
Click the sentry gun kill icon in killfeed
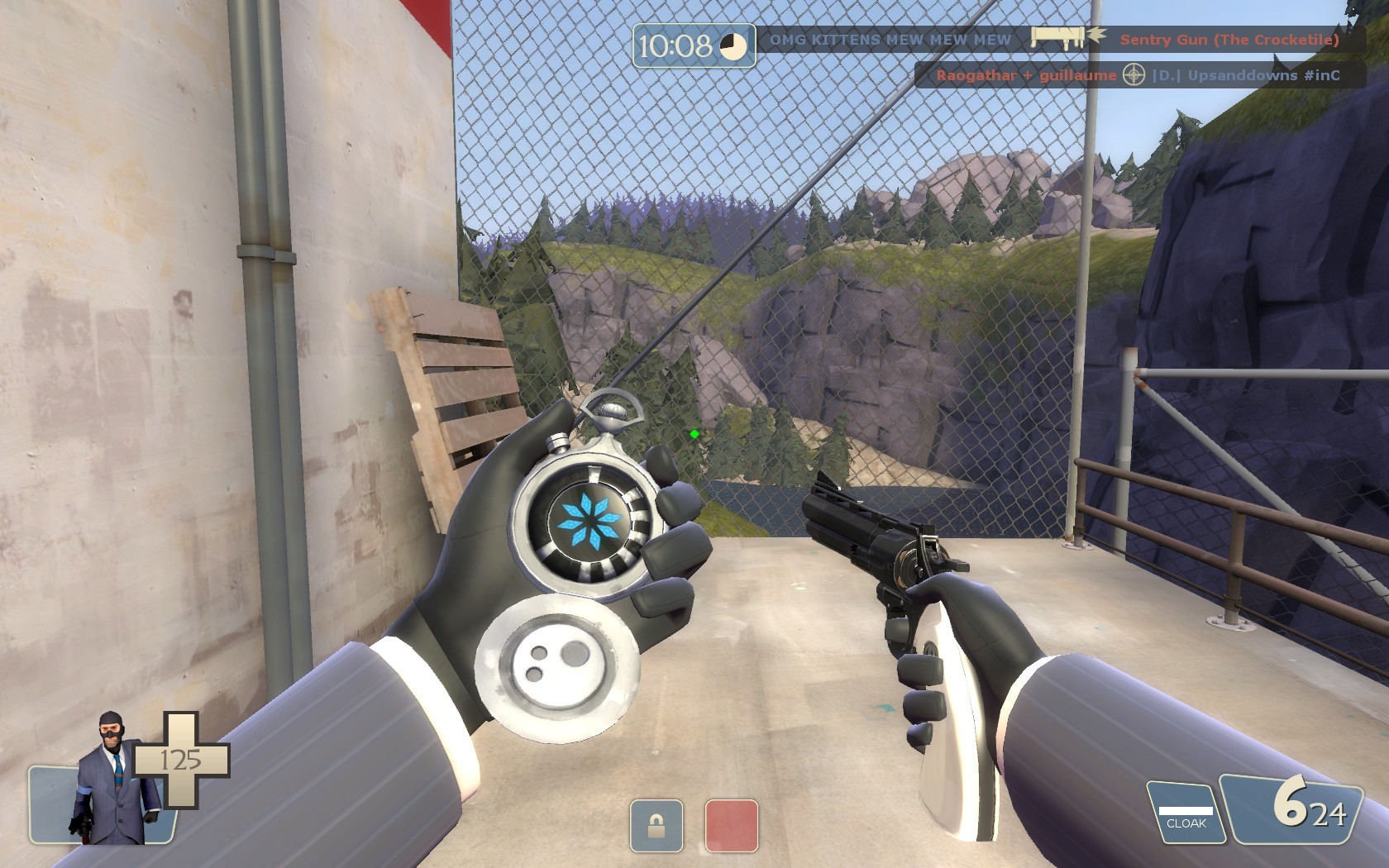1061,38
